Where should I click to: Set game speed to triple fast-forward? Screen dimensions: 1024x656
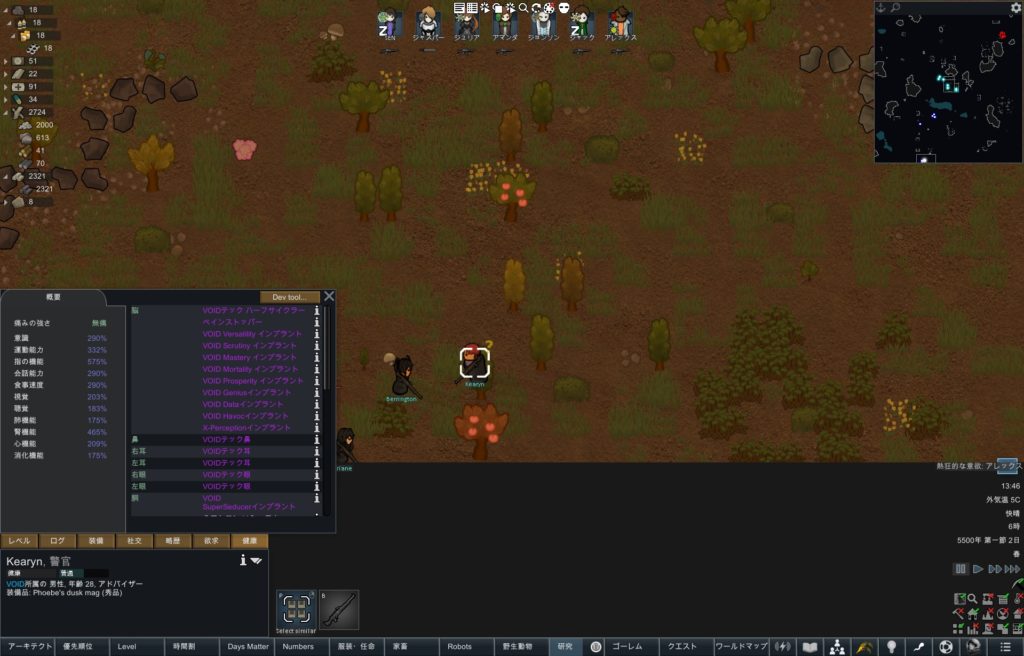[1011, 569]
